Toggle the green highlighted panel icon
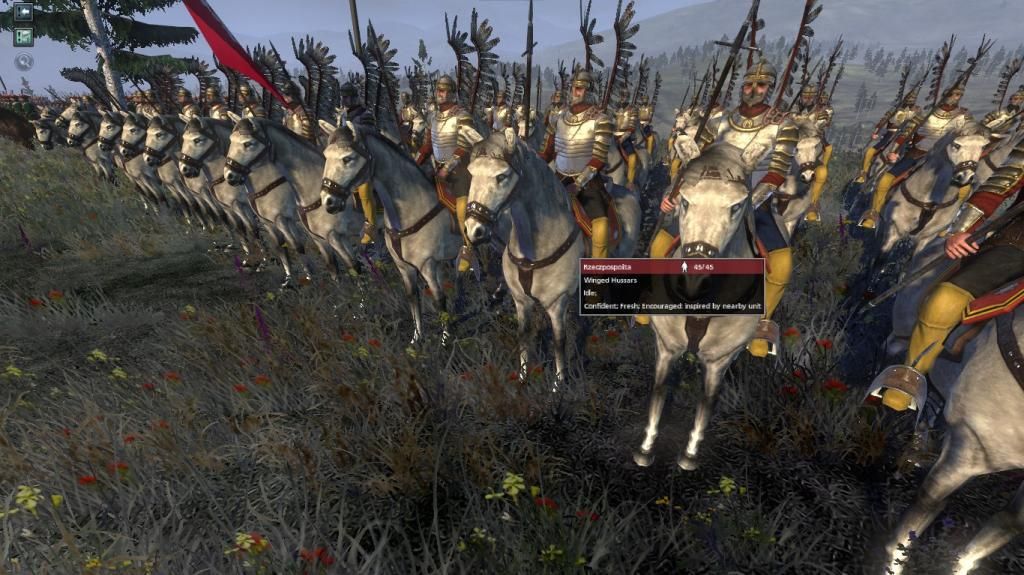The height and width of the screenshot is (575, 1024). click(23, 37)
